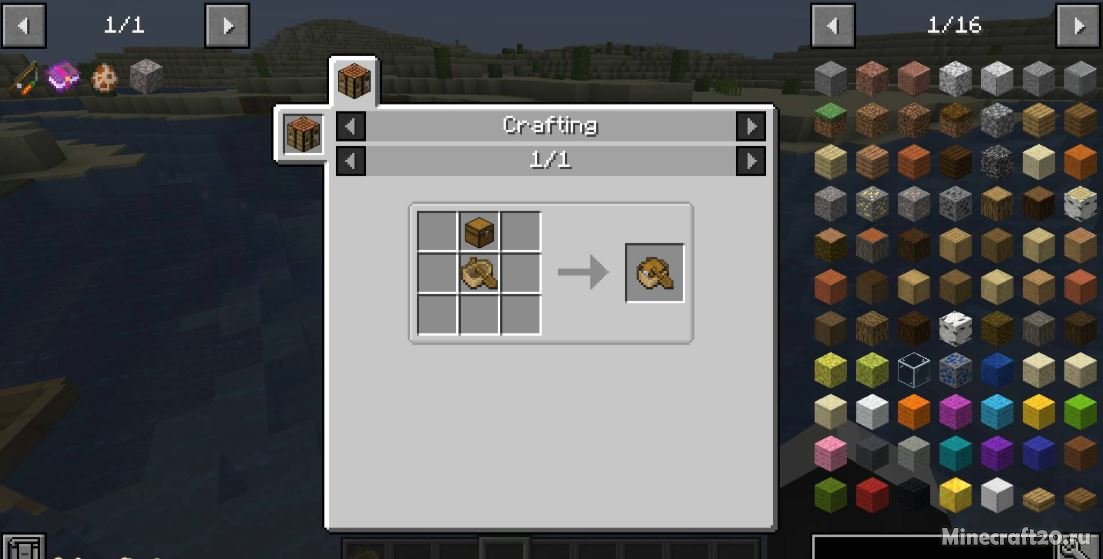The width and height of the screenshot is (1103, 559).
Task: Select the bookmarked spawn egg
Action: point(104,78)
